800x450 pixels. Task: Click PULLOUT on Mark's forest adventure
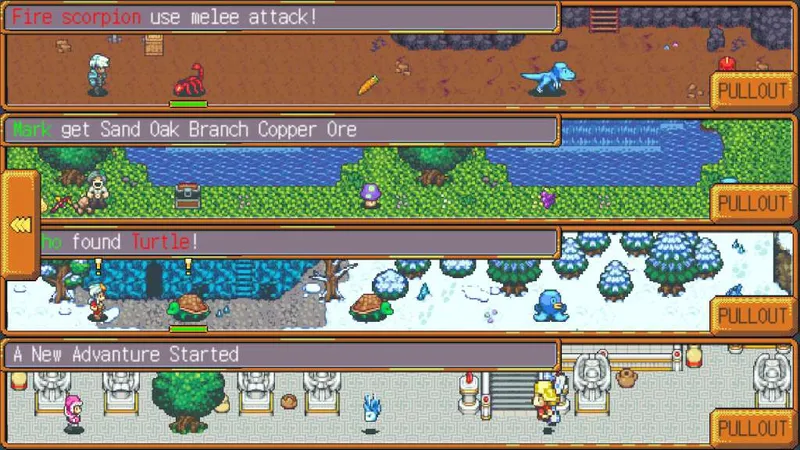point(754,203)
